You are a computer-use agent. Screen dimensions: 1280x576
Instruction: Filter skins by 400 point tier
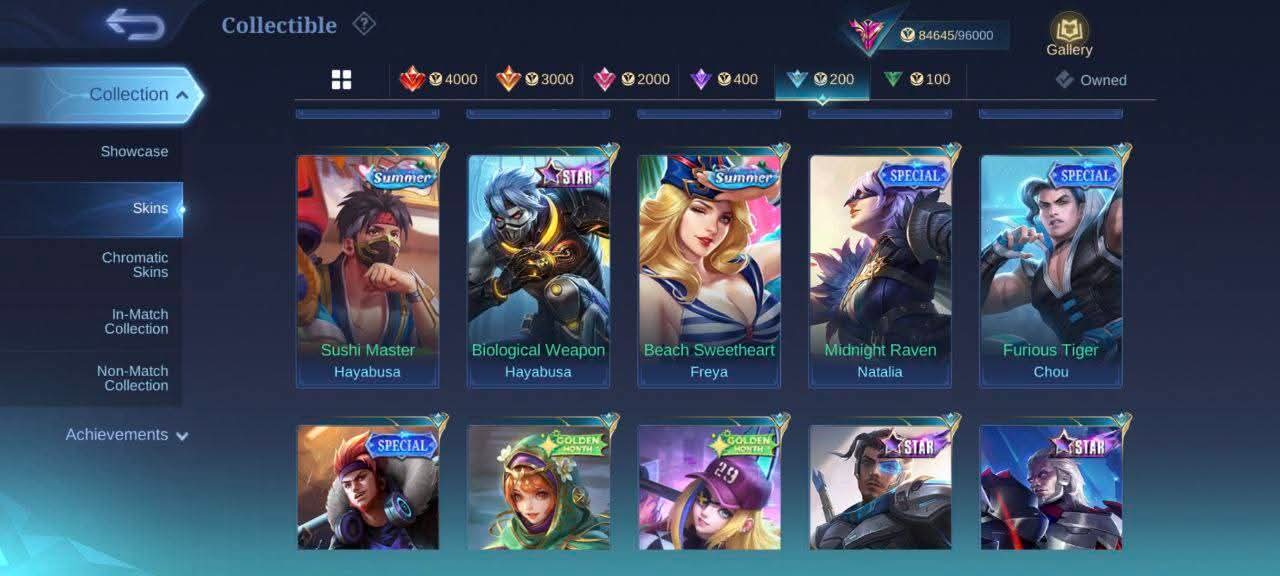point(726,80)
